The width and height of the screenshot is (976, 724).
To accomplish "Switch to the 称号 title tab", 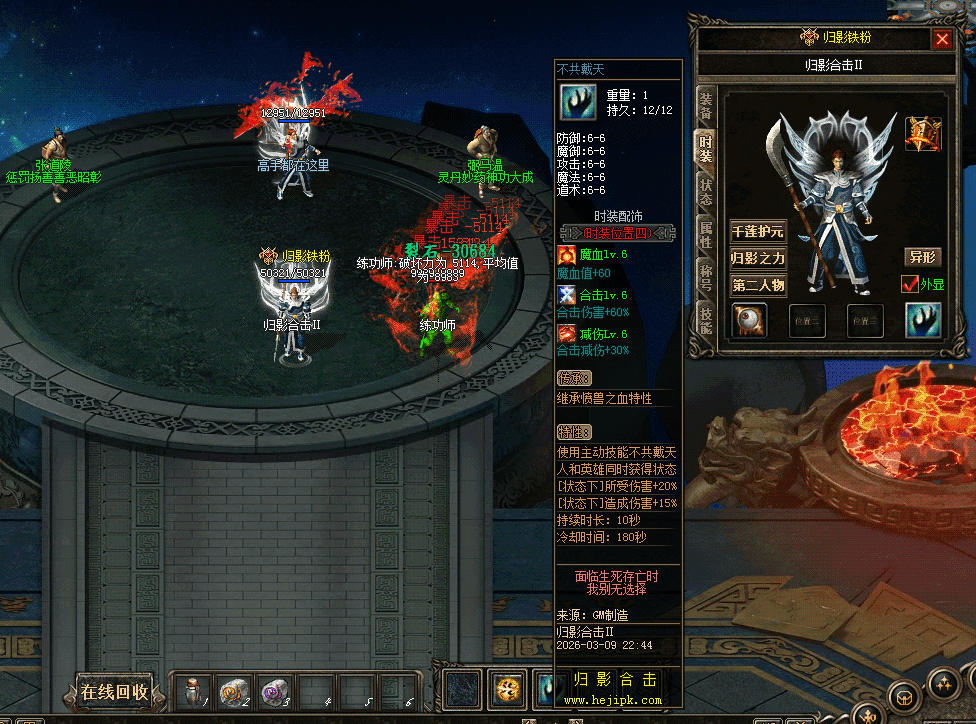I will [705, 279].
